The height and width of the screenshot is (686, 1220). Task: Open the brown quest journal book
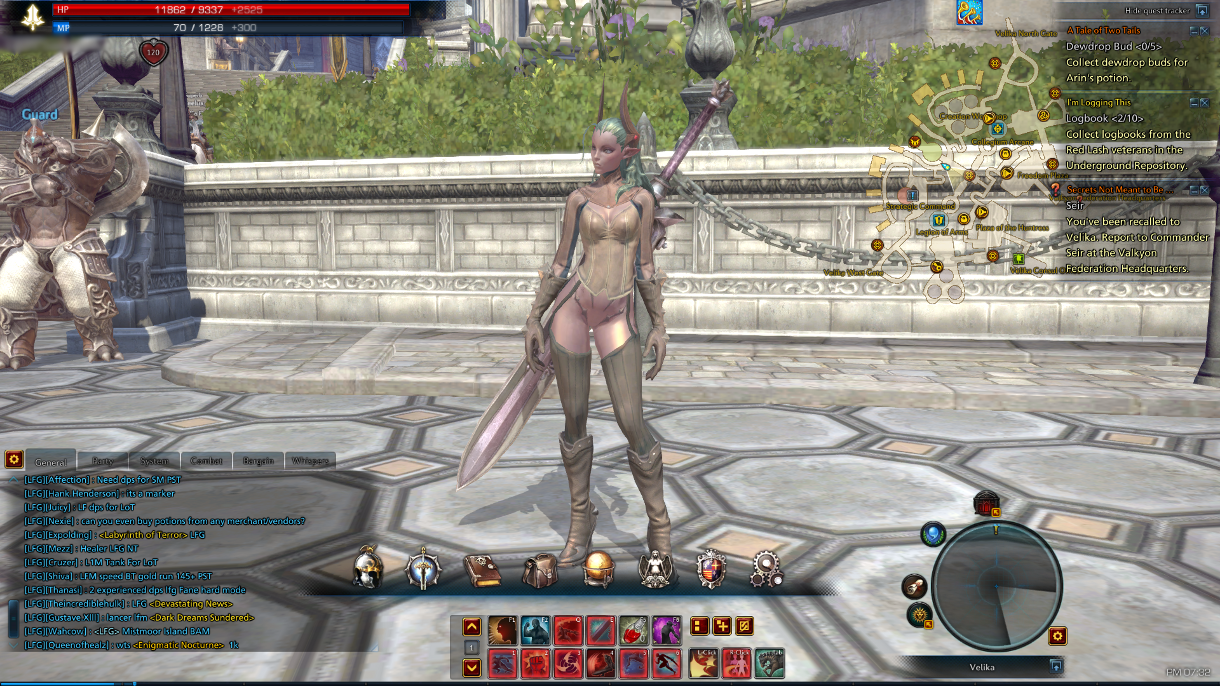481,570
